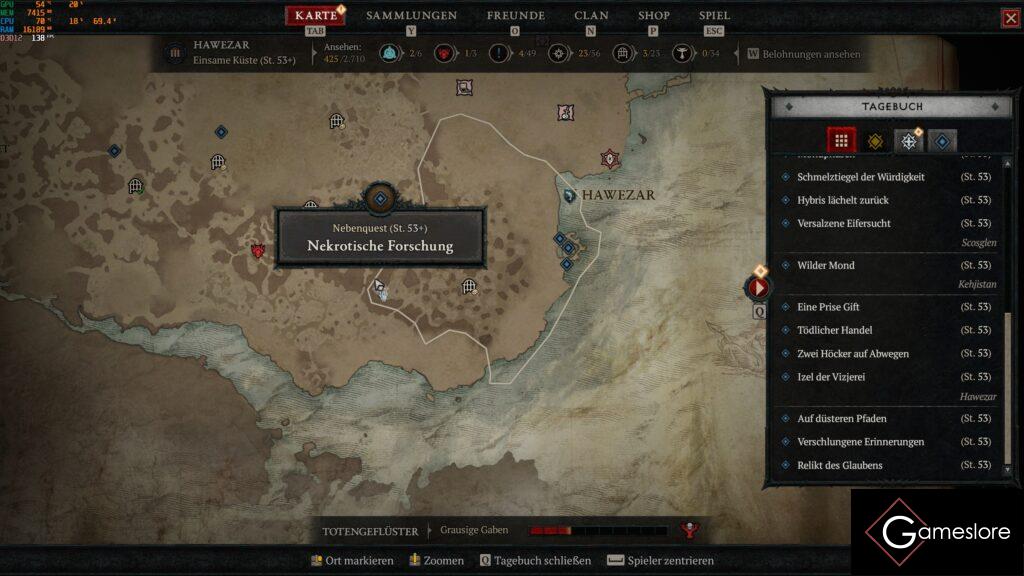The height and width of the screenshot is (576, 1024).
Task: Open the journal tab with the notification marker
Action: tap(908, 141)
